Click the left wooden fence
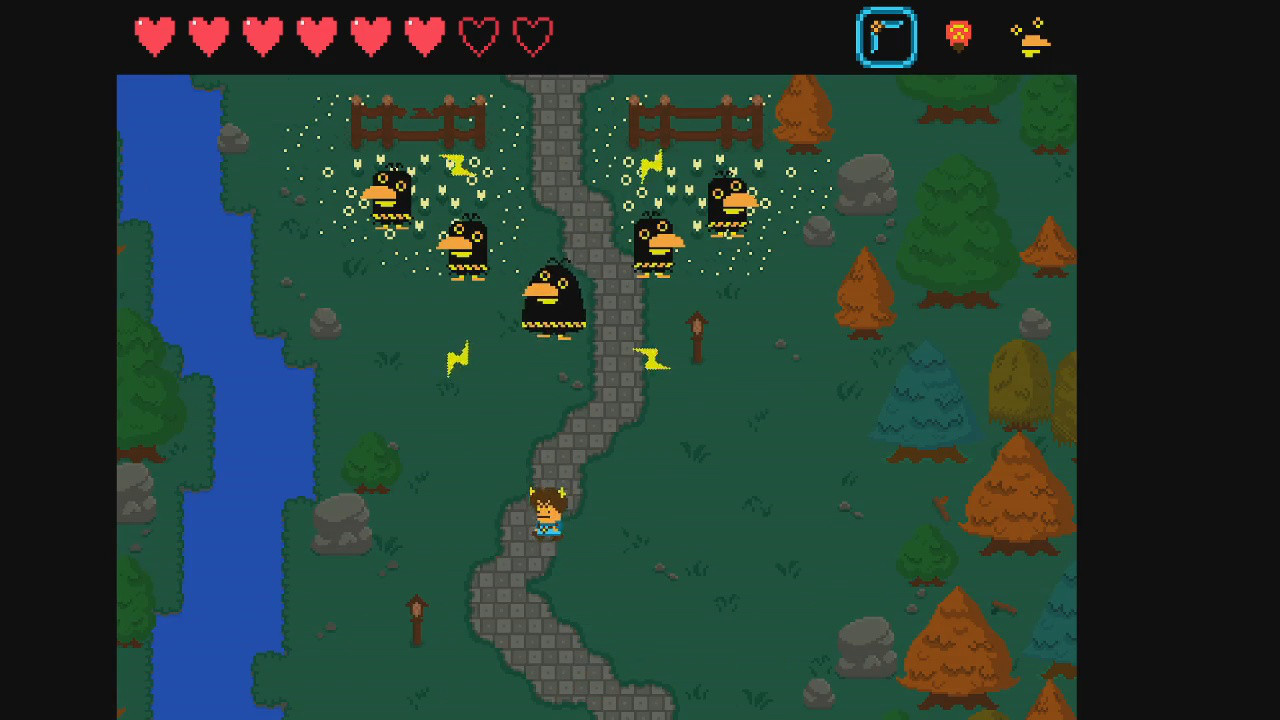The width and height of the screenshot is (1280, 720). pyautogui.click(x=420, y=120)
